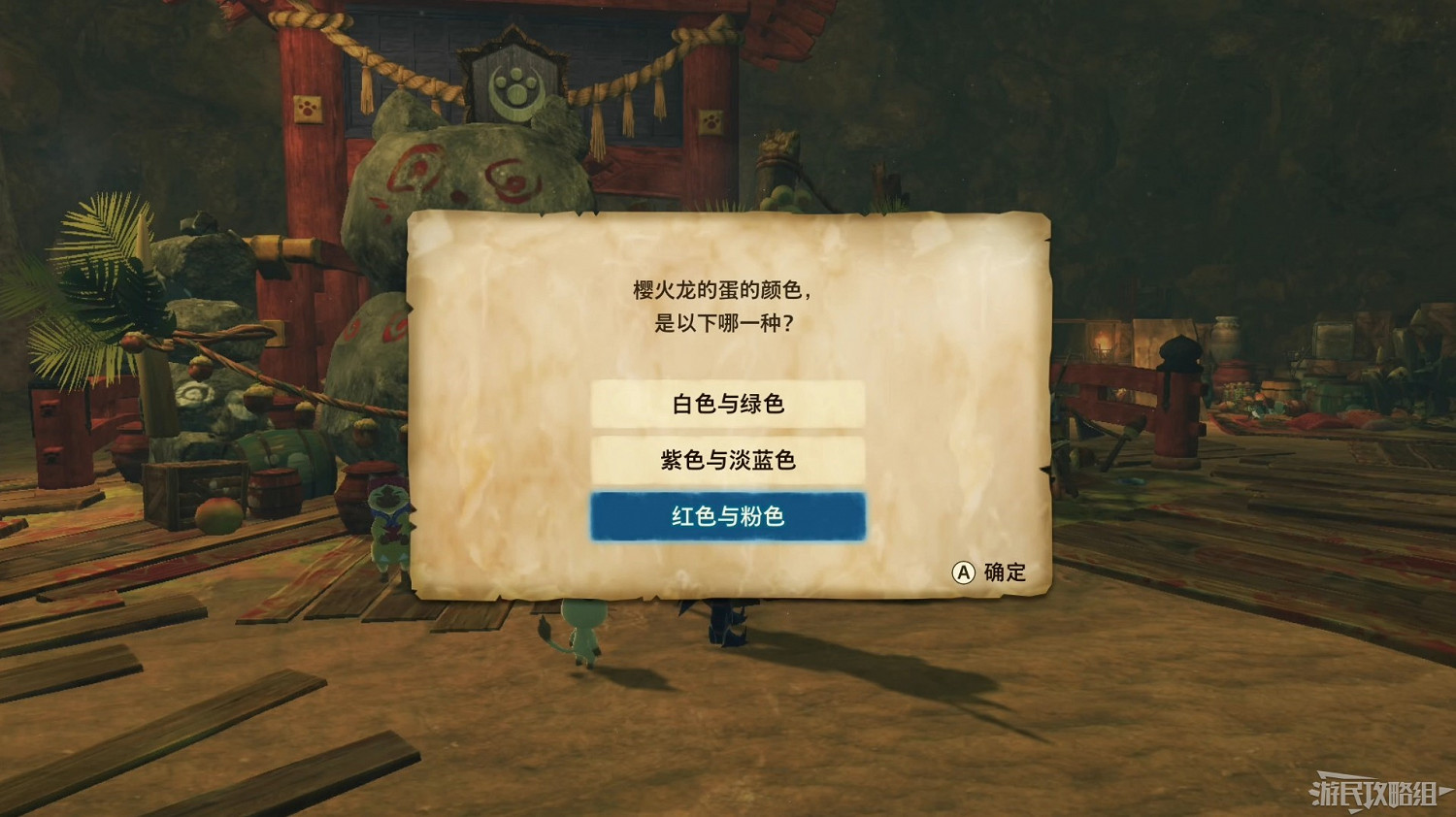Click the circular A button prompt icon

tap(962, 572)
